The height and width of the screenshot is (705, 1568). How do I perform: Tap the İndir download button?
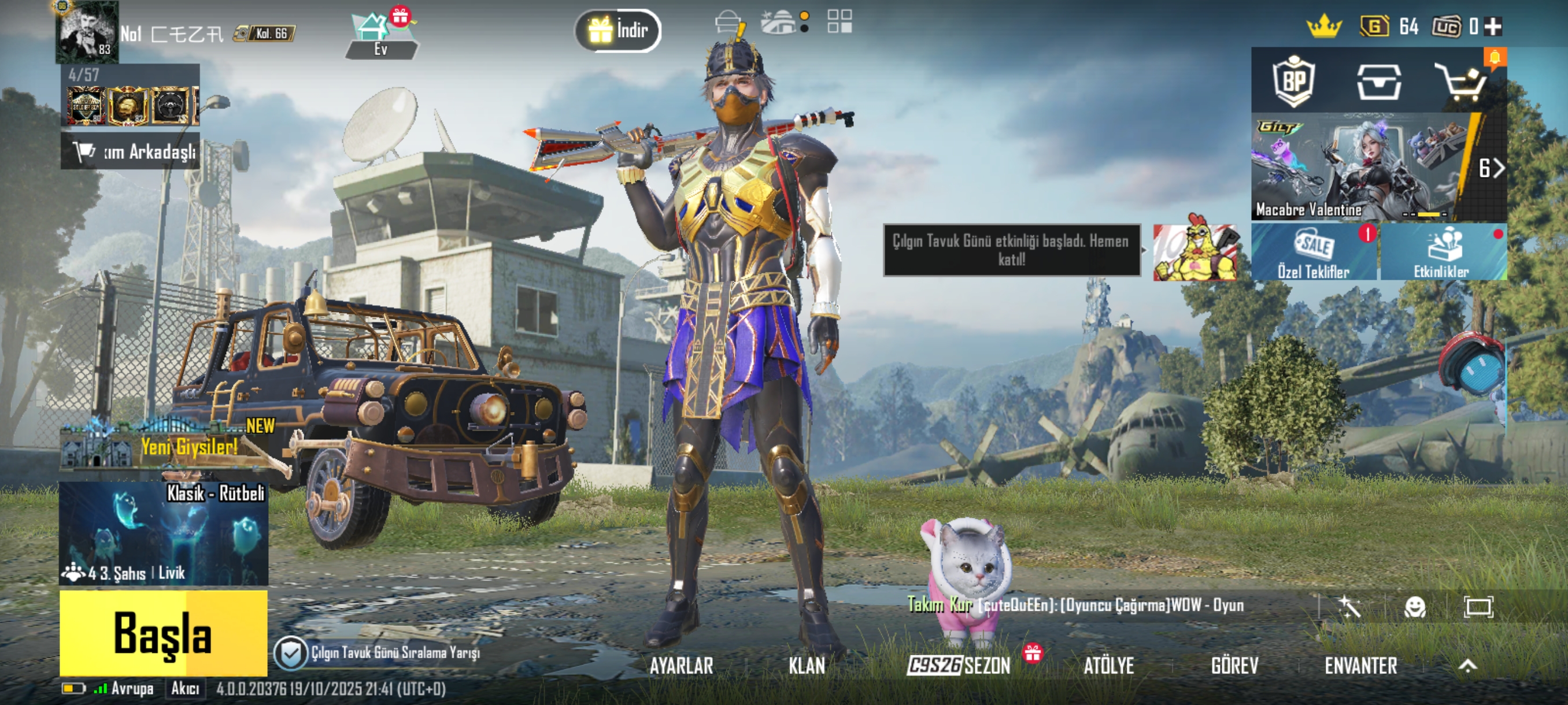click(618, 30)
